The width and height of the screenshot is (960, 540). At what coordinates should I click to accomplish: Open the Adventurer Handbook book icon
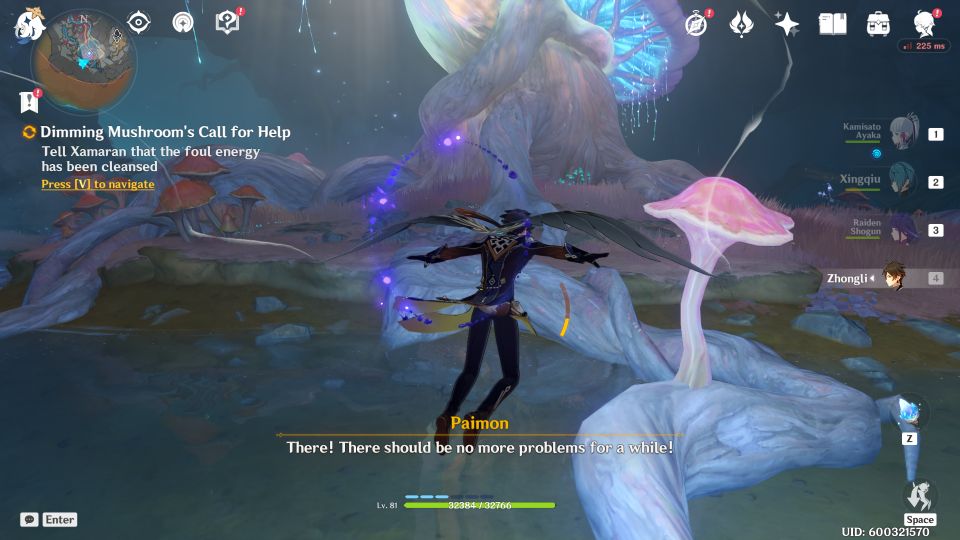[832, 24]
